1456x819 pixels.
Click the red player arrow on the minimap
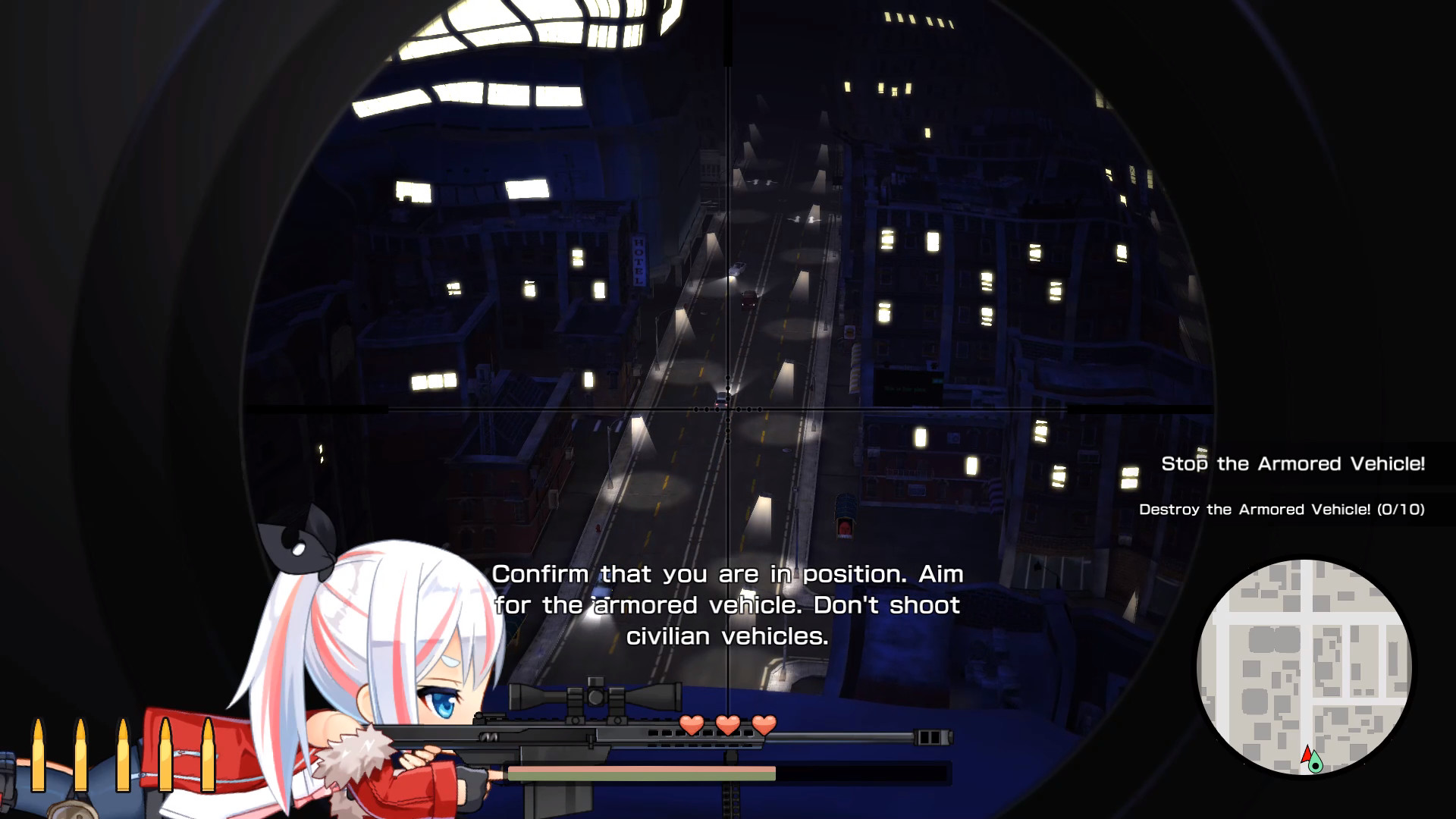pyautogui.click(x=1307, y=755)
